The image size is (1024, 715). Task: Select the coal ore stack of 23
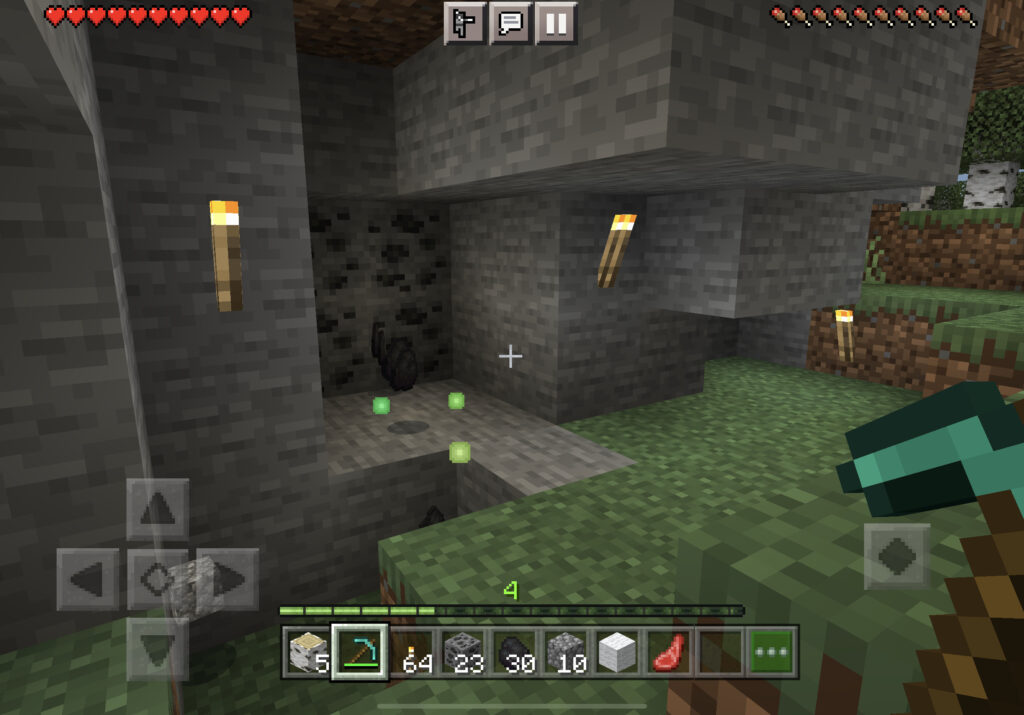463,652
